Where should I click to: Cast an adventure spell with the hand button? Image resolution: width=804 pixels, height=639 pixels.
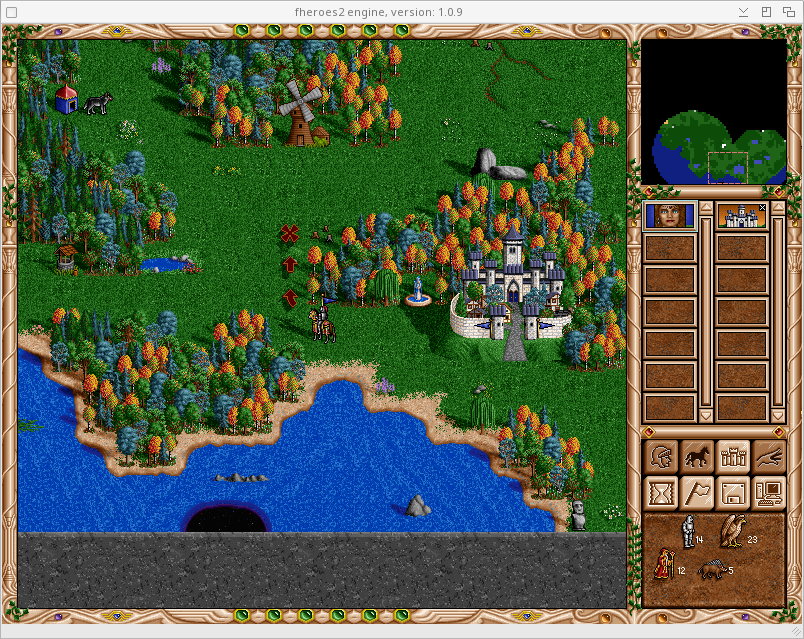tap(768, 457)
